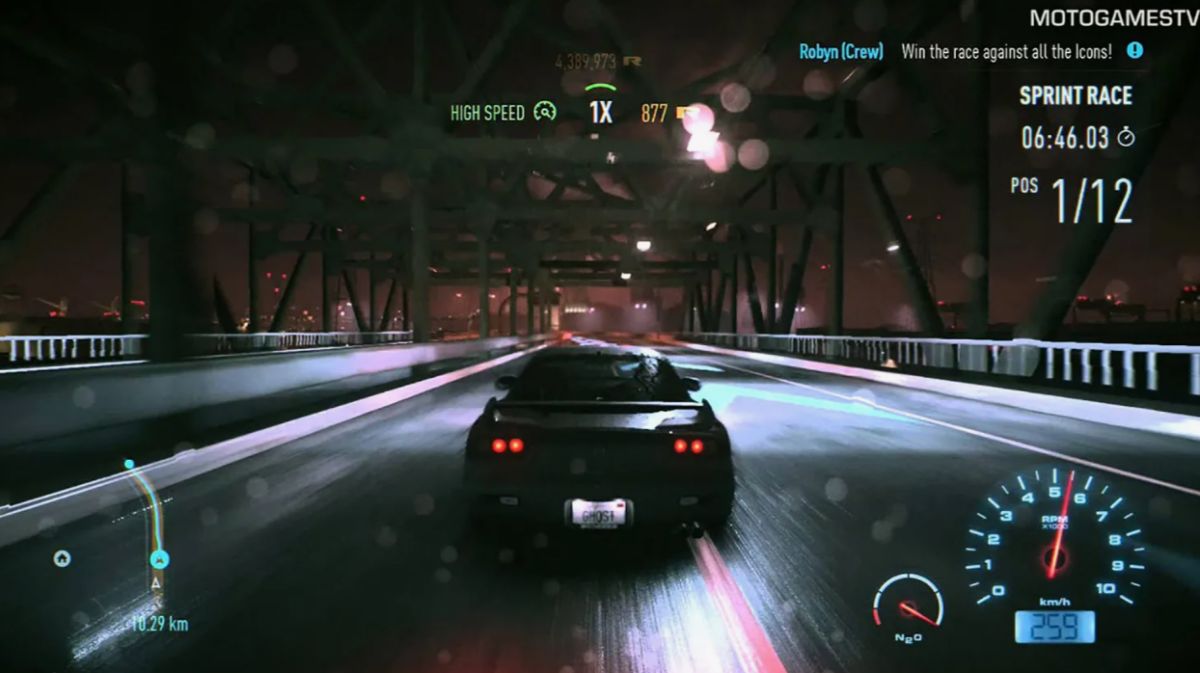This screenshot has width=1200, height=673.
Task: Click the stopwatch icon beside the race timer
Action: (x=1126, y=138)
